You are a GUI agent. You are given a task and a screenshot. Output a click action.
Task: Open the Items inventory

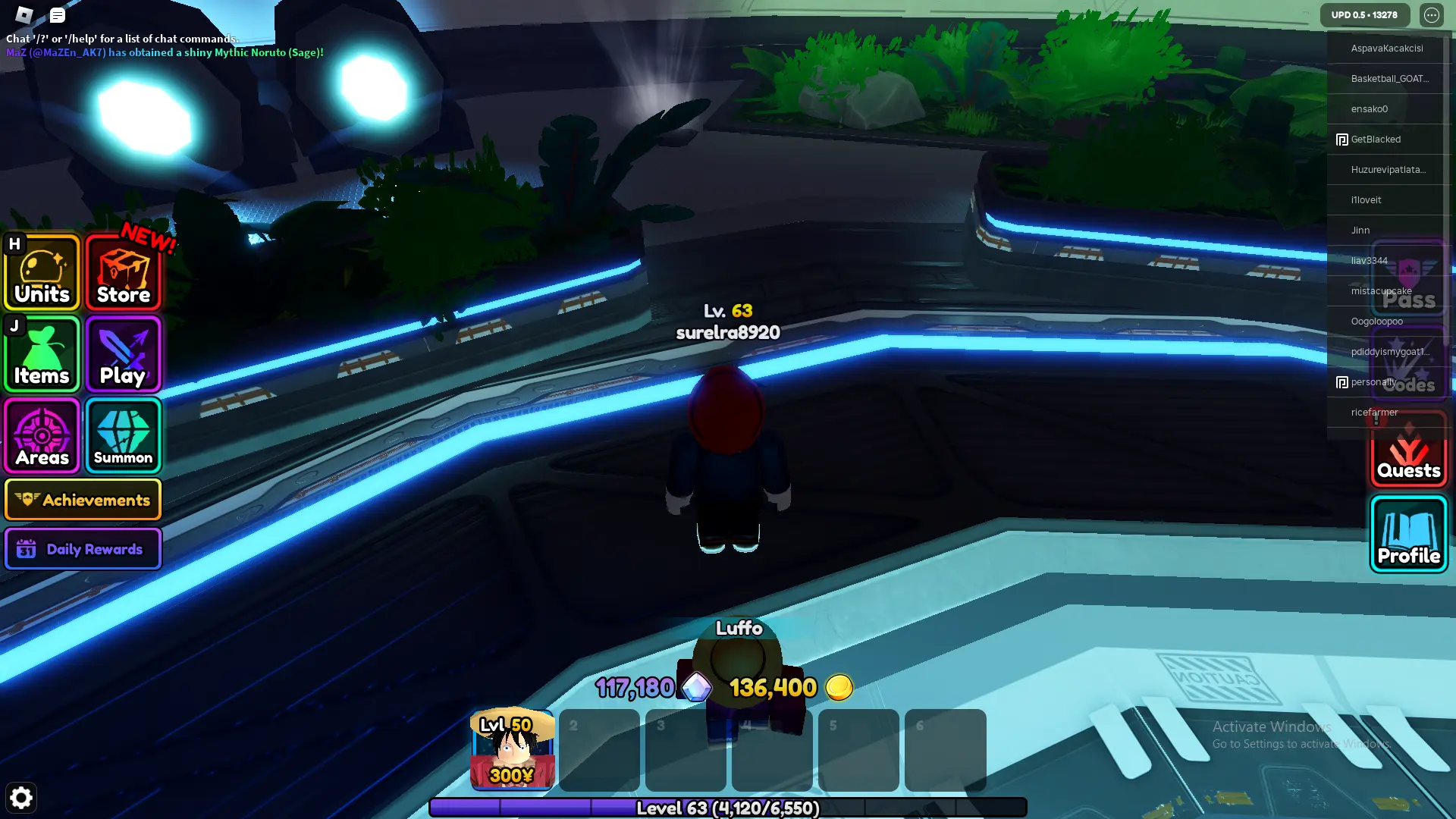[42, 354]
